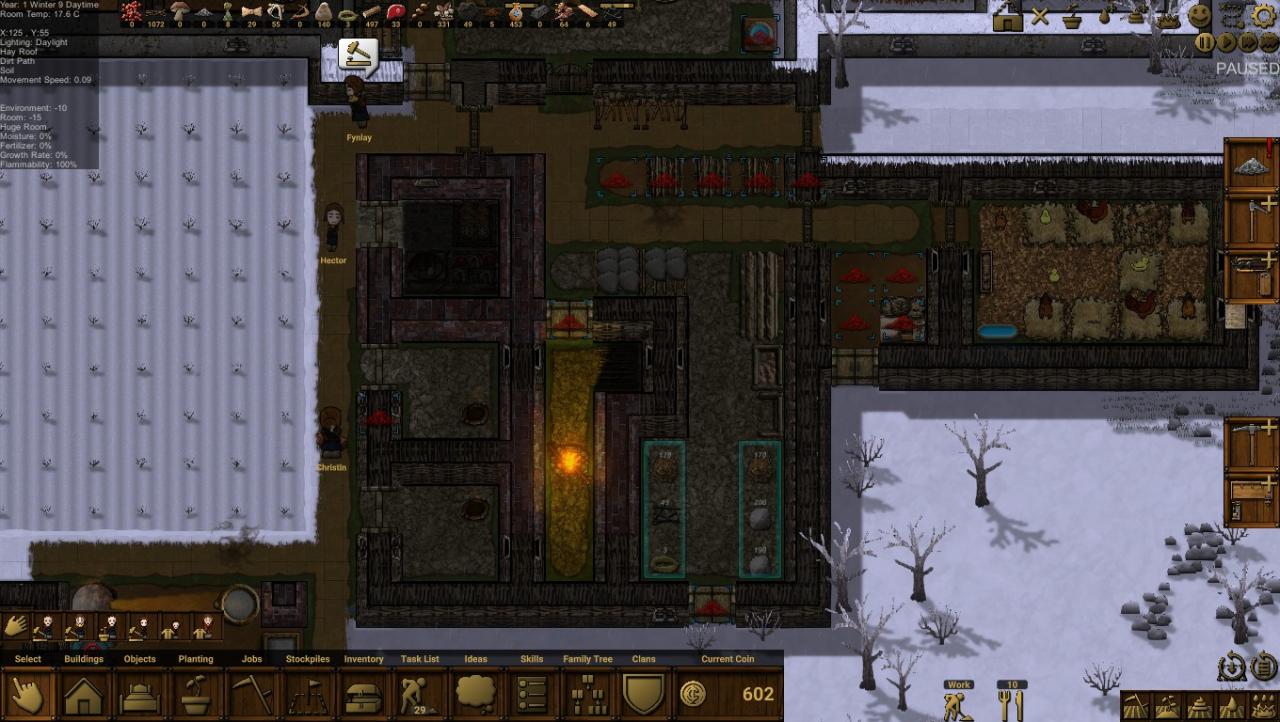Open the Inventory chest
The image size is (1280, 722).
364,694
